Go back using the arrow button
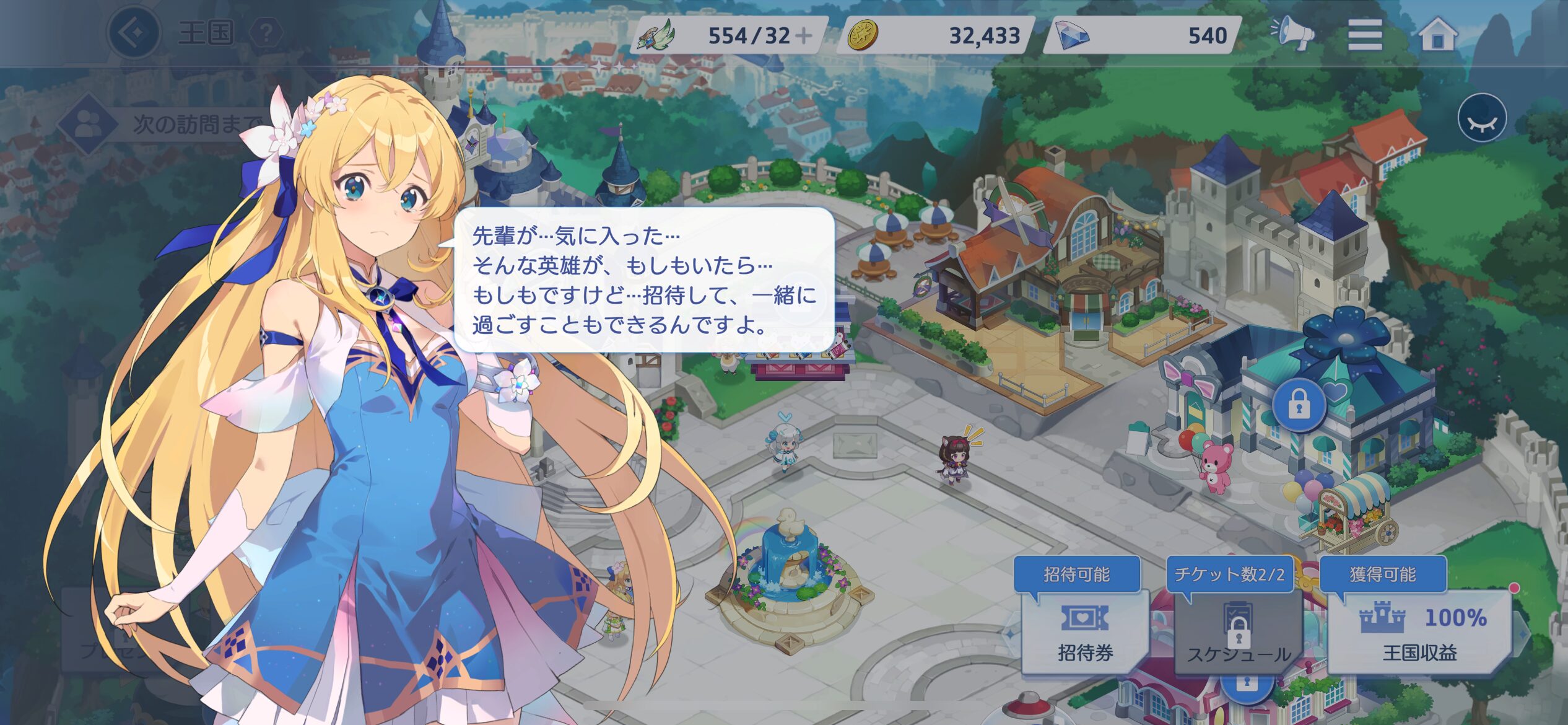Image resolution: width=1568 pixels, height=725 pixels. pos(133,33)
